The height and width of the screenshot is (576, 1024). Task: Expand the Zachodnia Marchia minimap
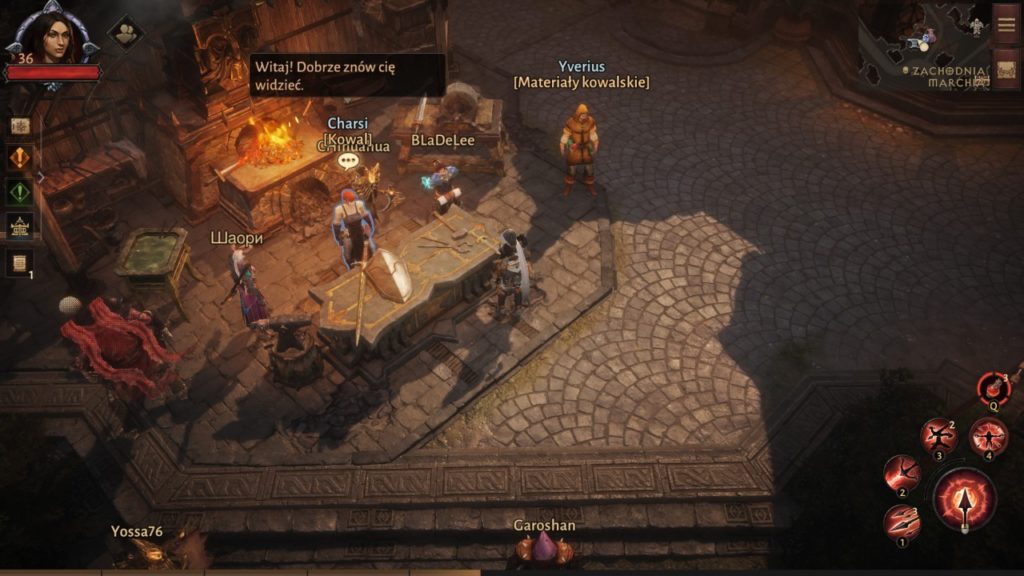pyautogui.click(x=925, y=45)
